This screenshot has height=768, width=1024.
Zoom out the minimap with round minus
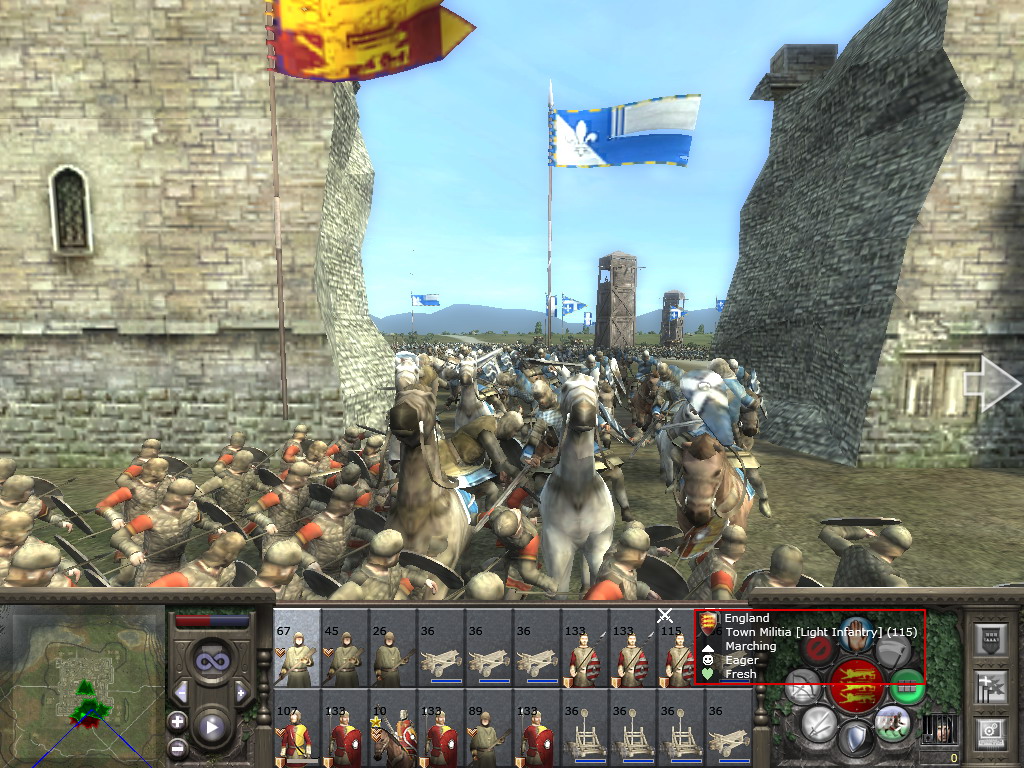[177, 747]
